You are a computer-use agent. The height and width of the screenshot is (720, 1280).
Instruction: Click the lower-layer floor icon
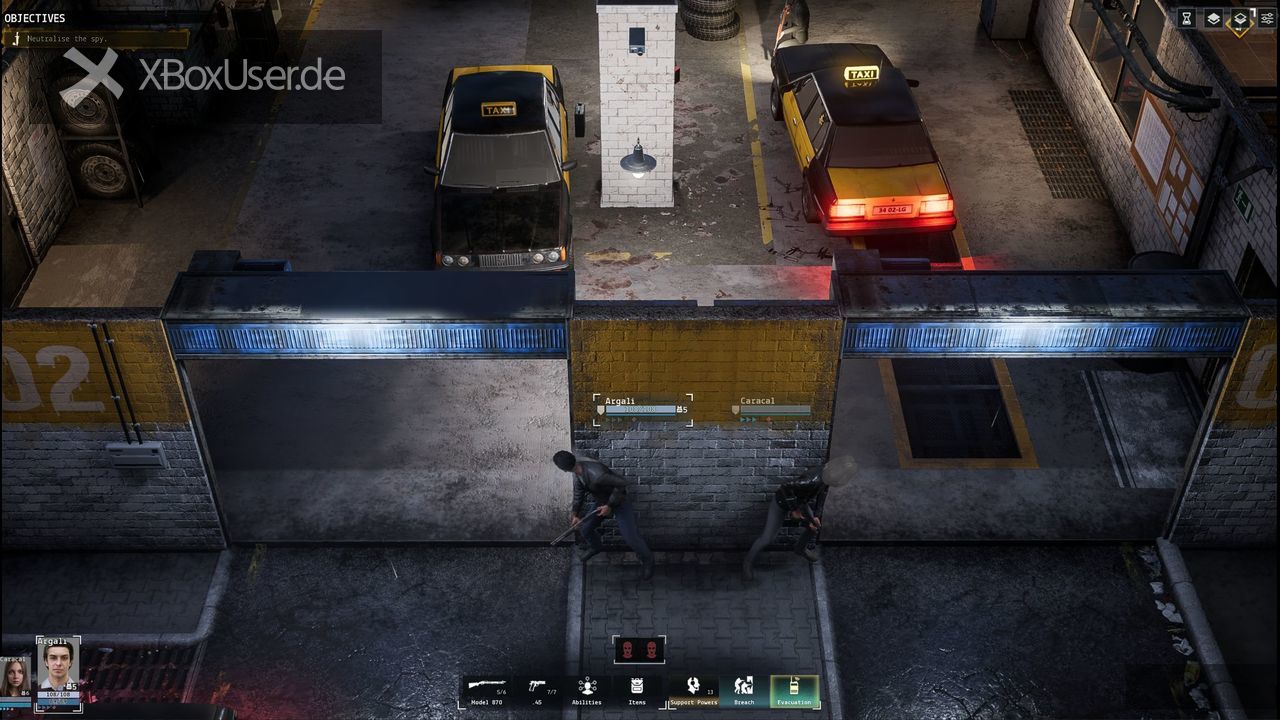1213,18
